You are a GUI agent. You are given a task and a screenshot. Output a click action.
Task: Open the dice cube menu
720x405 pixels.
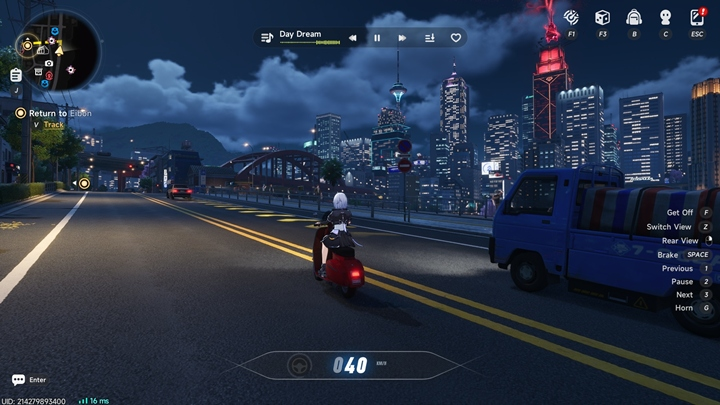point(602,17)
